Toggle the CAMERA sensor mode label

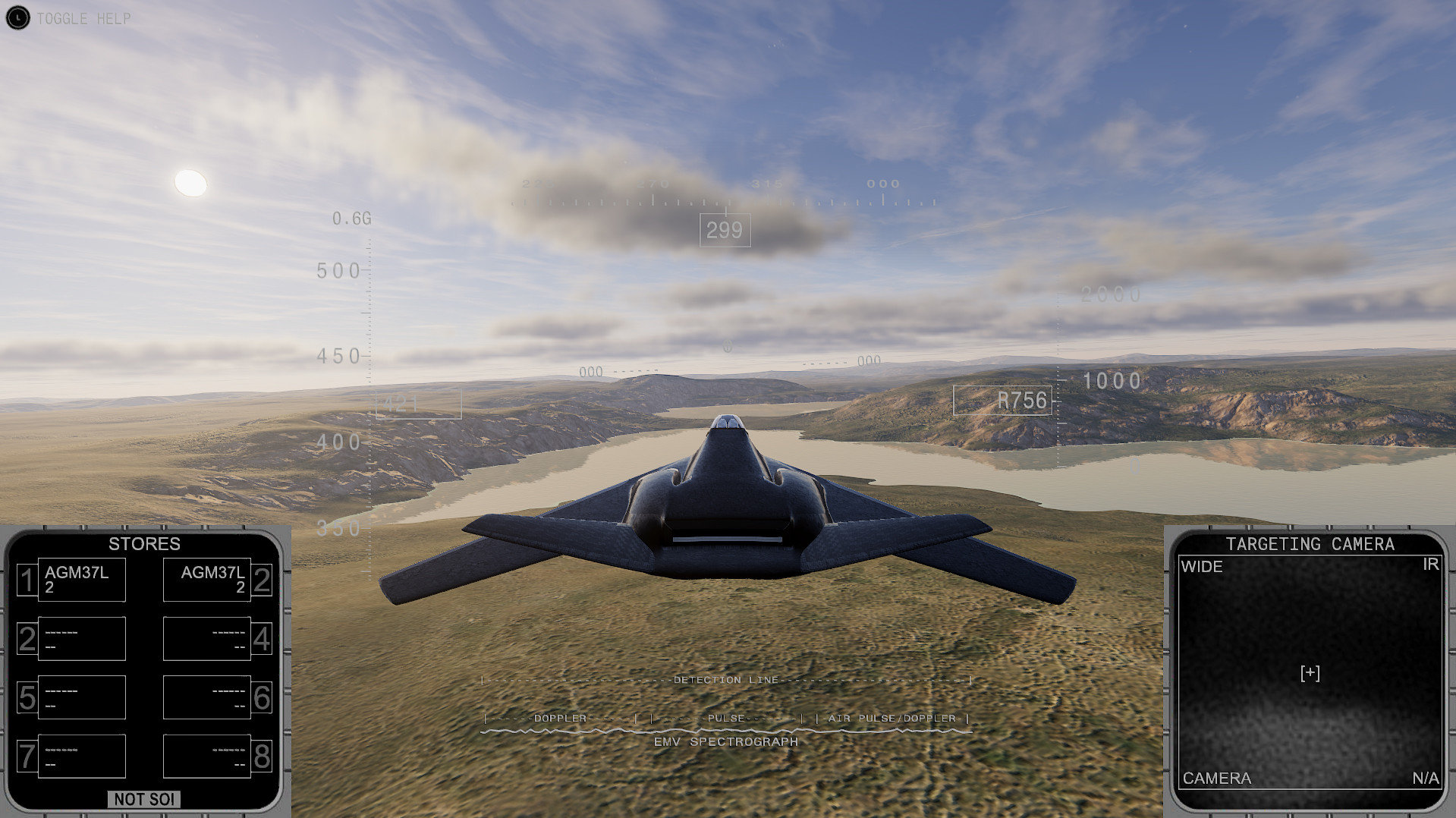(1217, 779)
